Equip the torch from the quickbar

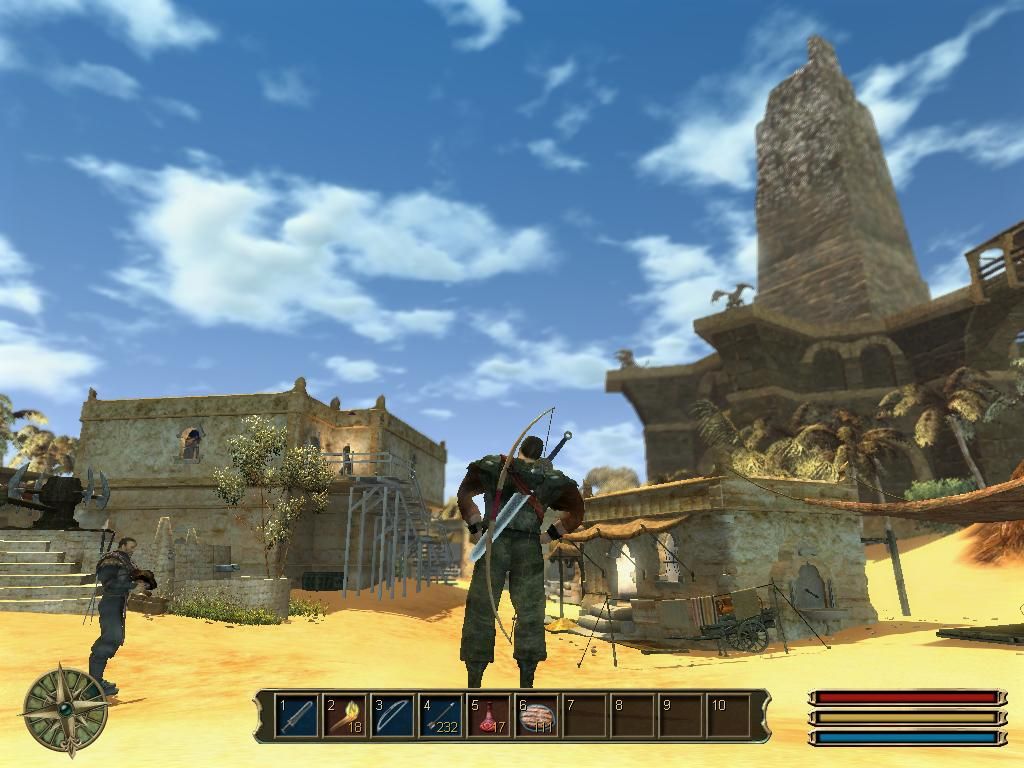click(x=345, y=716)
